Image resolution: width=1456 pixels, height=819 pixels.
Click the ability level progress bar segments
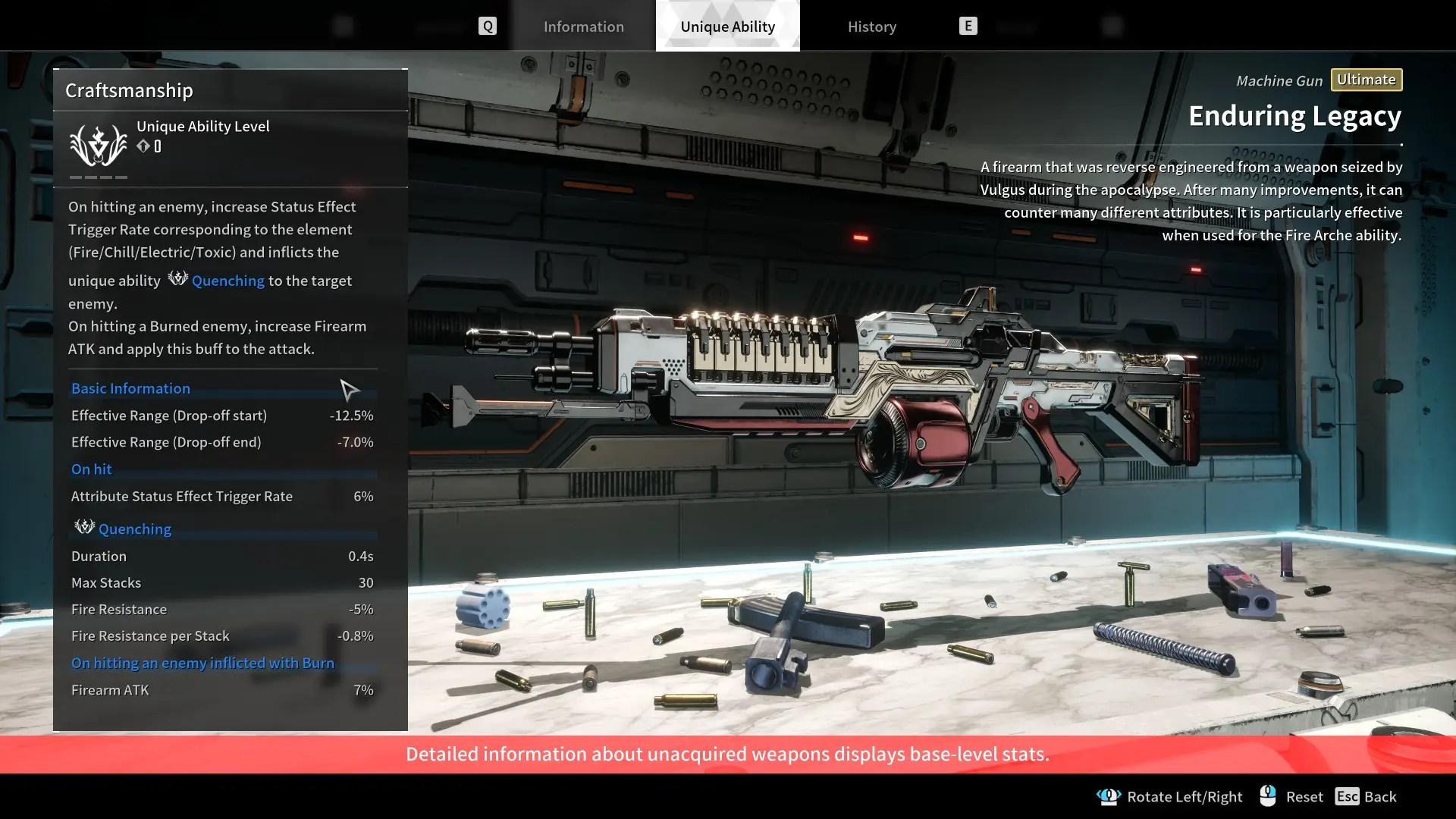[97, 177]
